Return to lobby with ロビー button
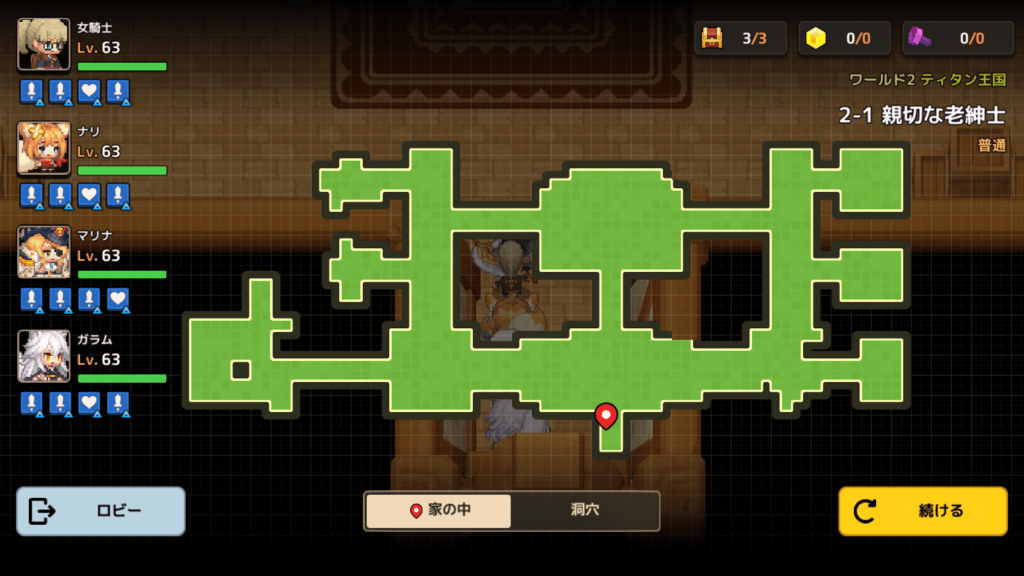Viewport: 1024px width, 576px height. tap(101, 511)
